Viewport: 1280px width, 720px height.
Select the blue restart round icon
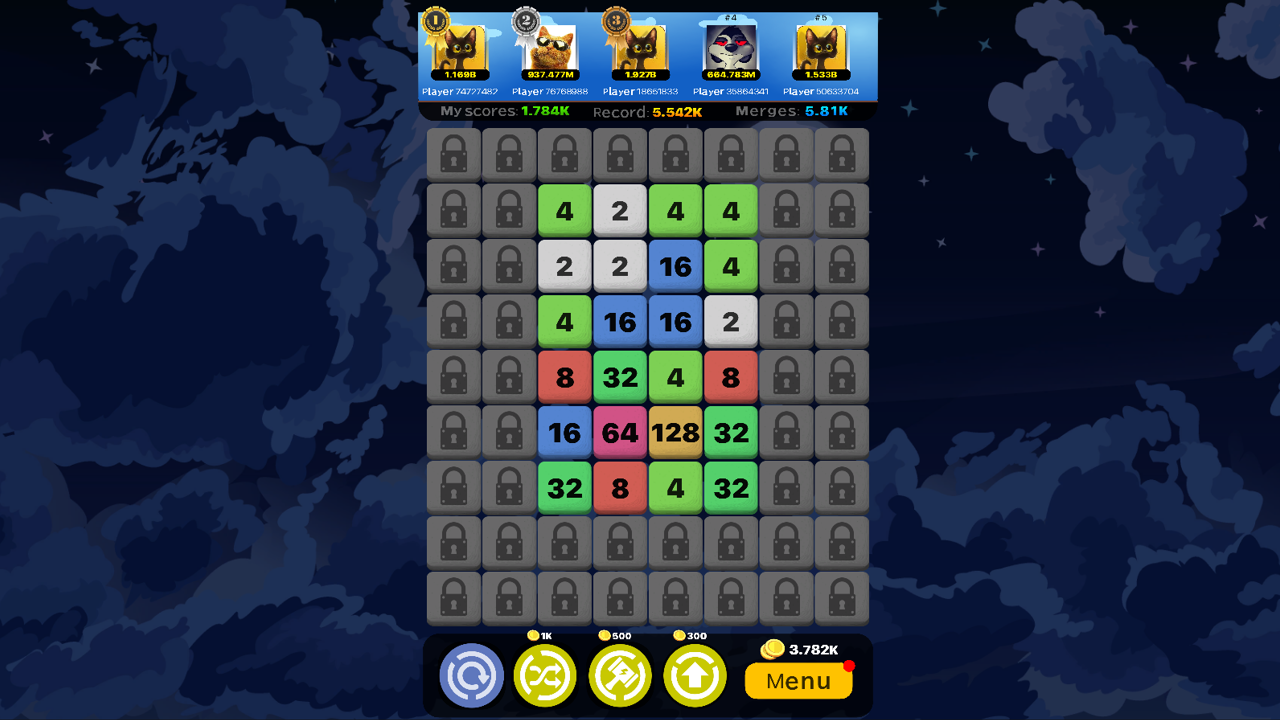coord(470,676)
